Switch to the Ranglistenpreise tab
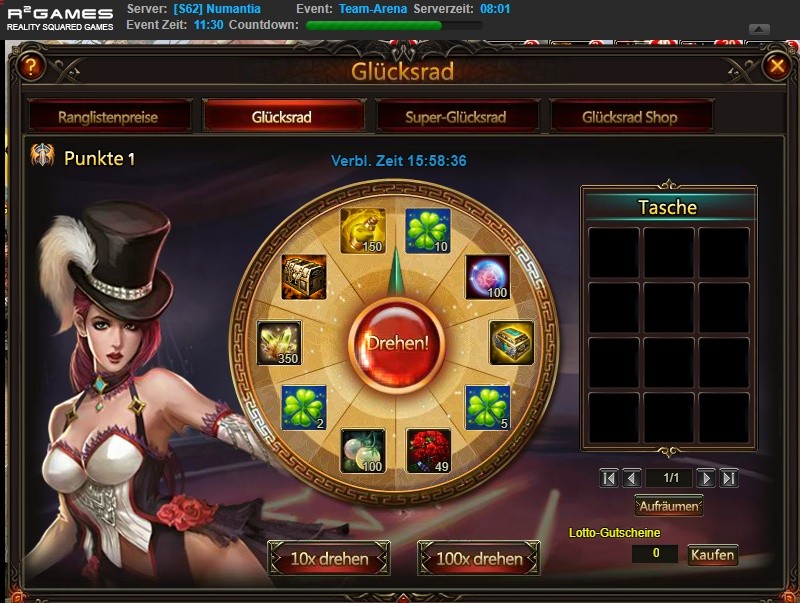The image size is (800, 603). pyautogui.click(x=108, y=117)
